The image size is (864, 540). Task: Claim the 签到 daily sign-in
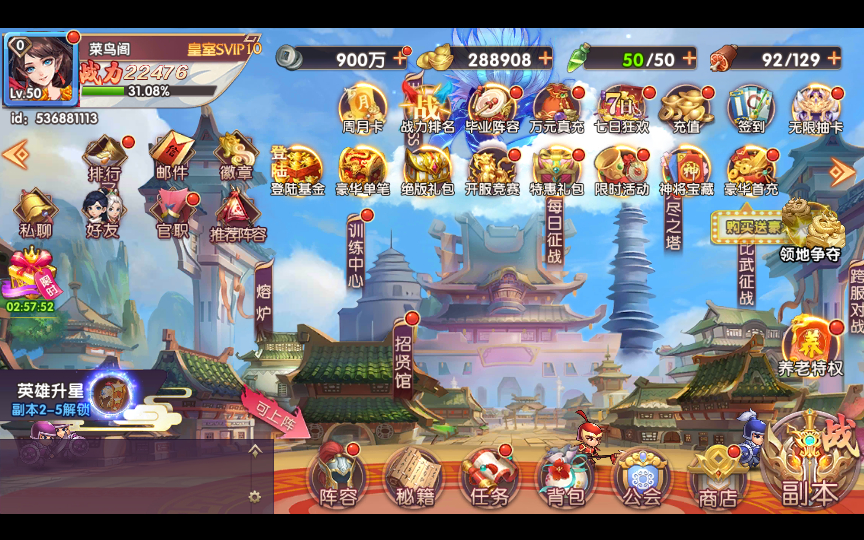752,109
